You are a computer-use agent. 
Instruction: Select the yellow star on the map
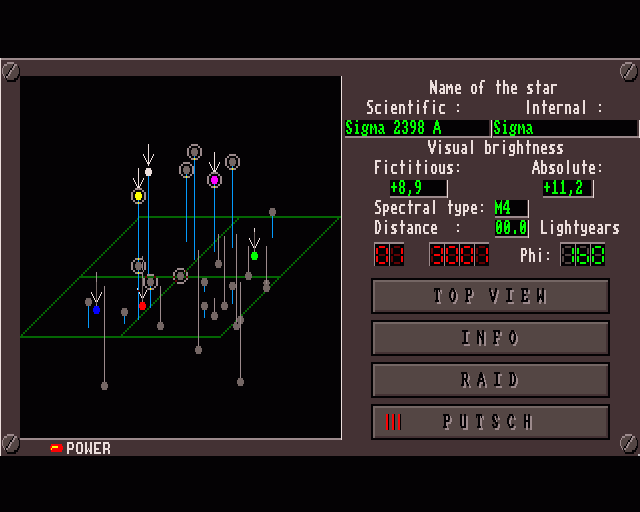point(138,196)
